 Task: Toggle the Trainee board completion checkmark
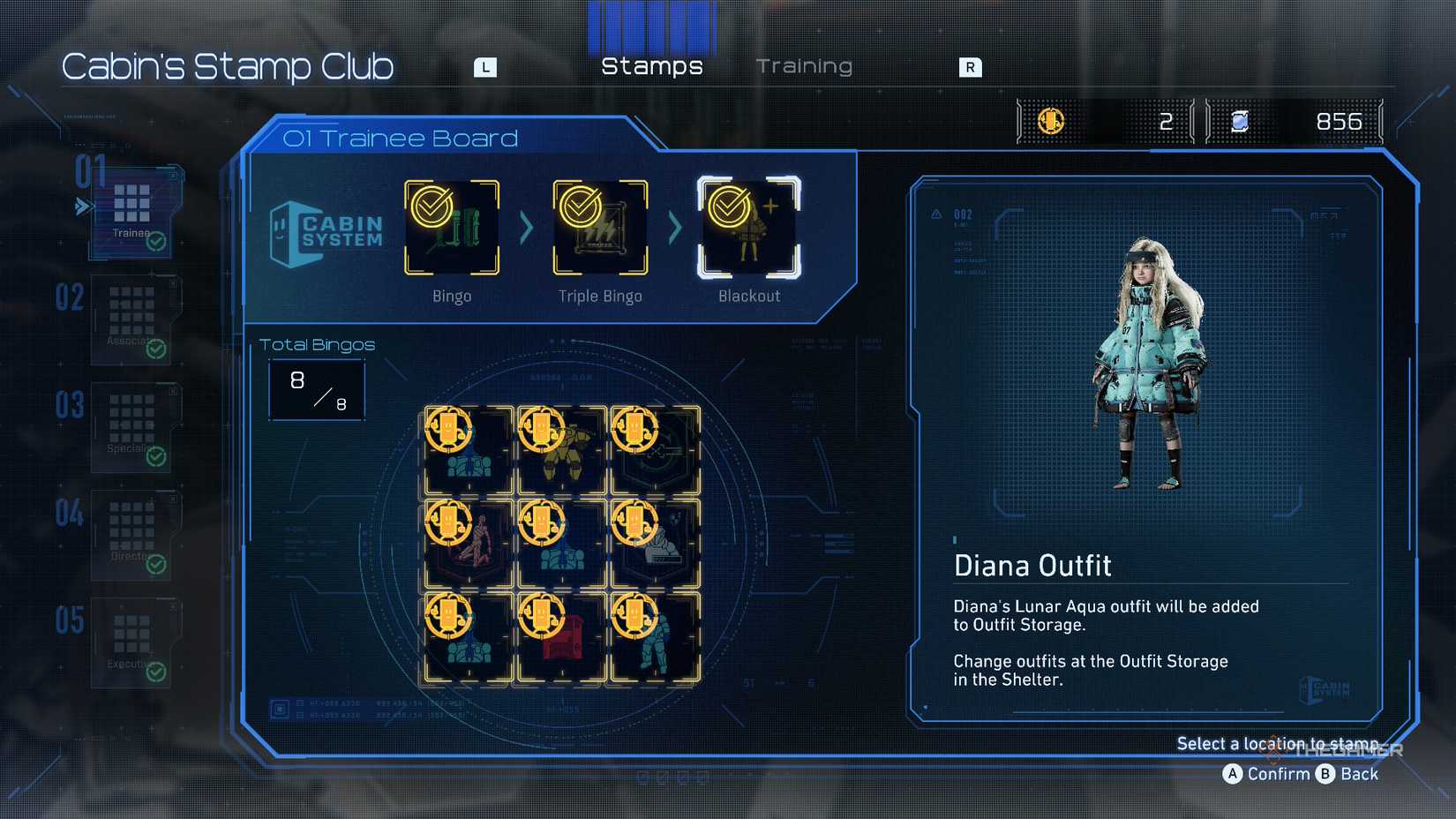point(158,238)
